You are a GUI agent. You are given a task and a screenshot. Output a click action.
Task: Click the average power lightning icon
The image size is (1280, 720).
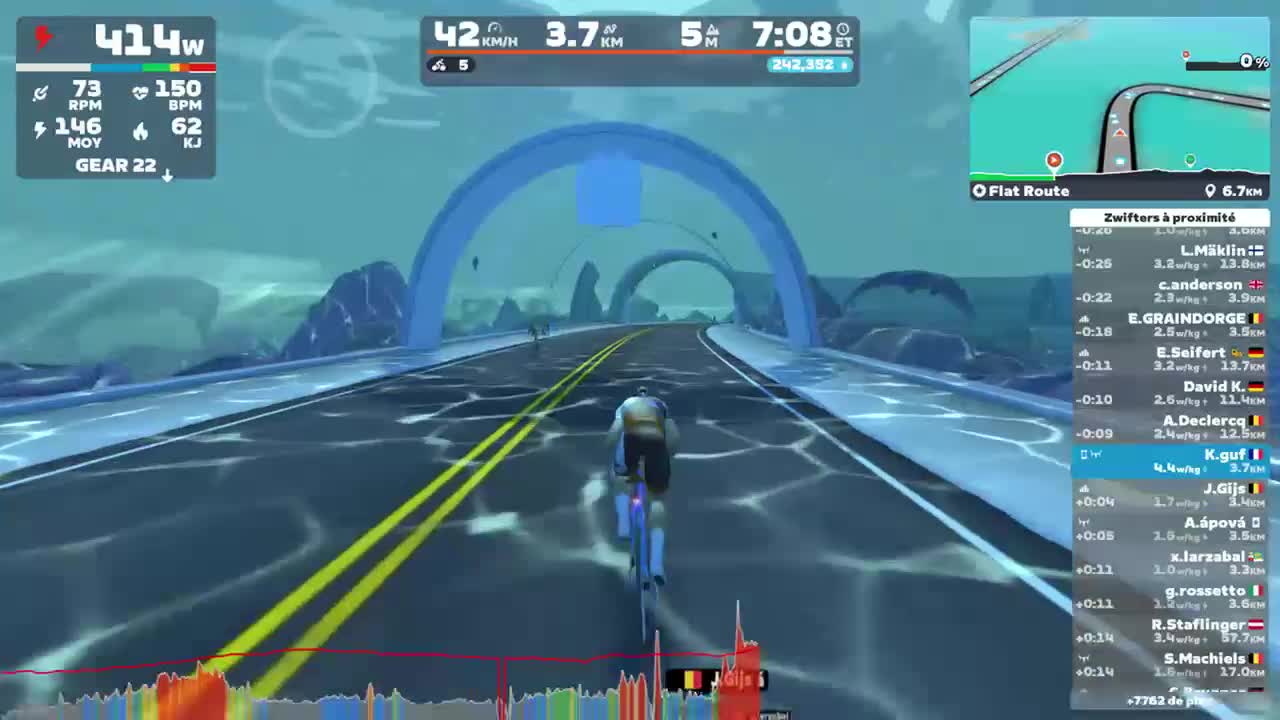[39, 130]
